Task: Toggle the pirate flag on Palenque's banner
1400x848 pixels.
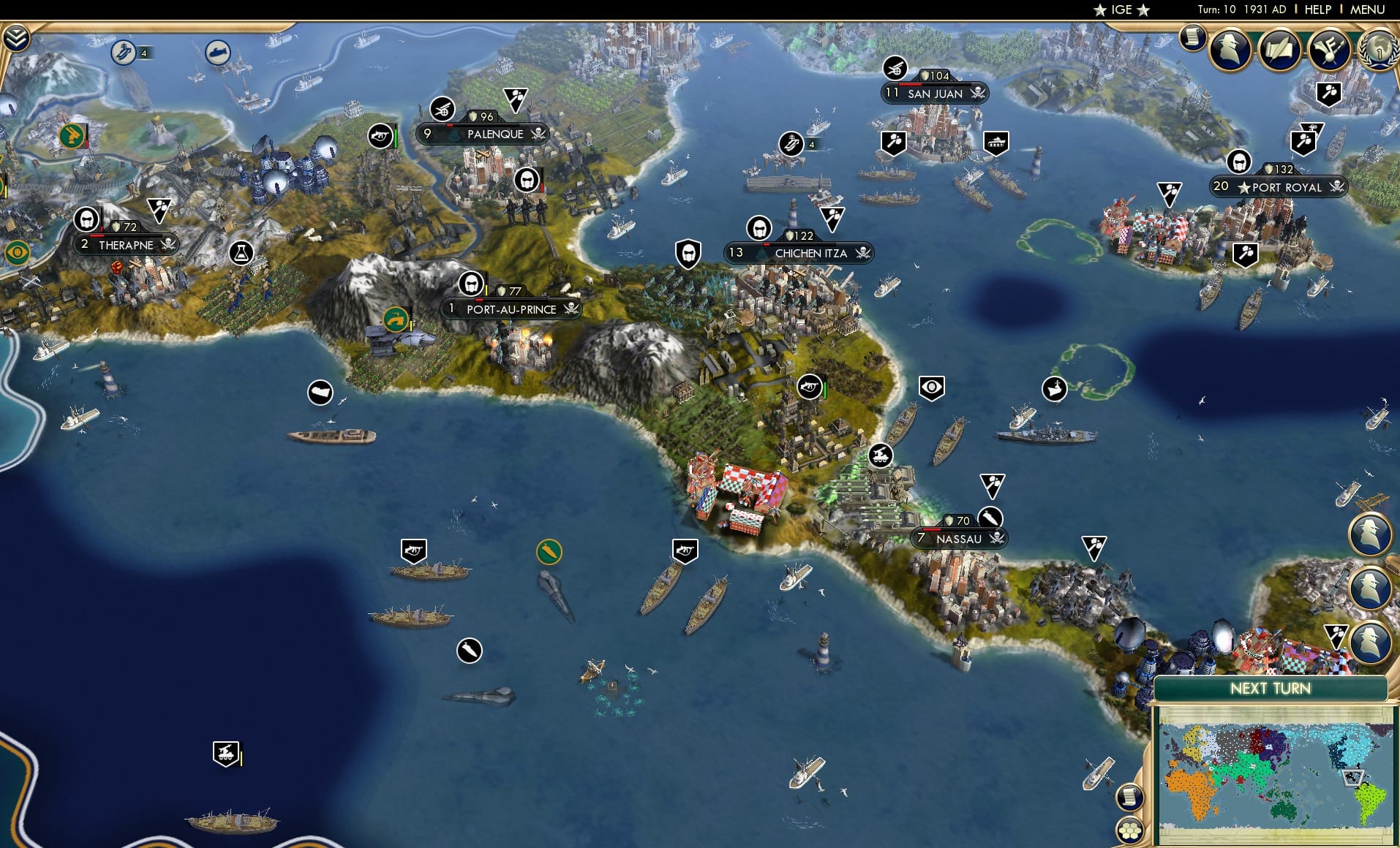Action: click(538, 135)
